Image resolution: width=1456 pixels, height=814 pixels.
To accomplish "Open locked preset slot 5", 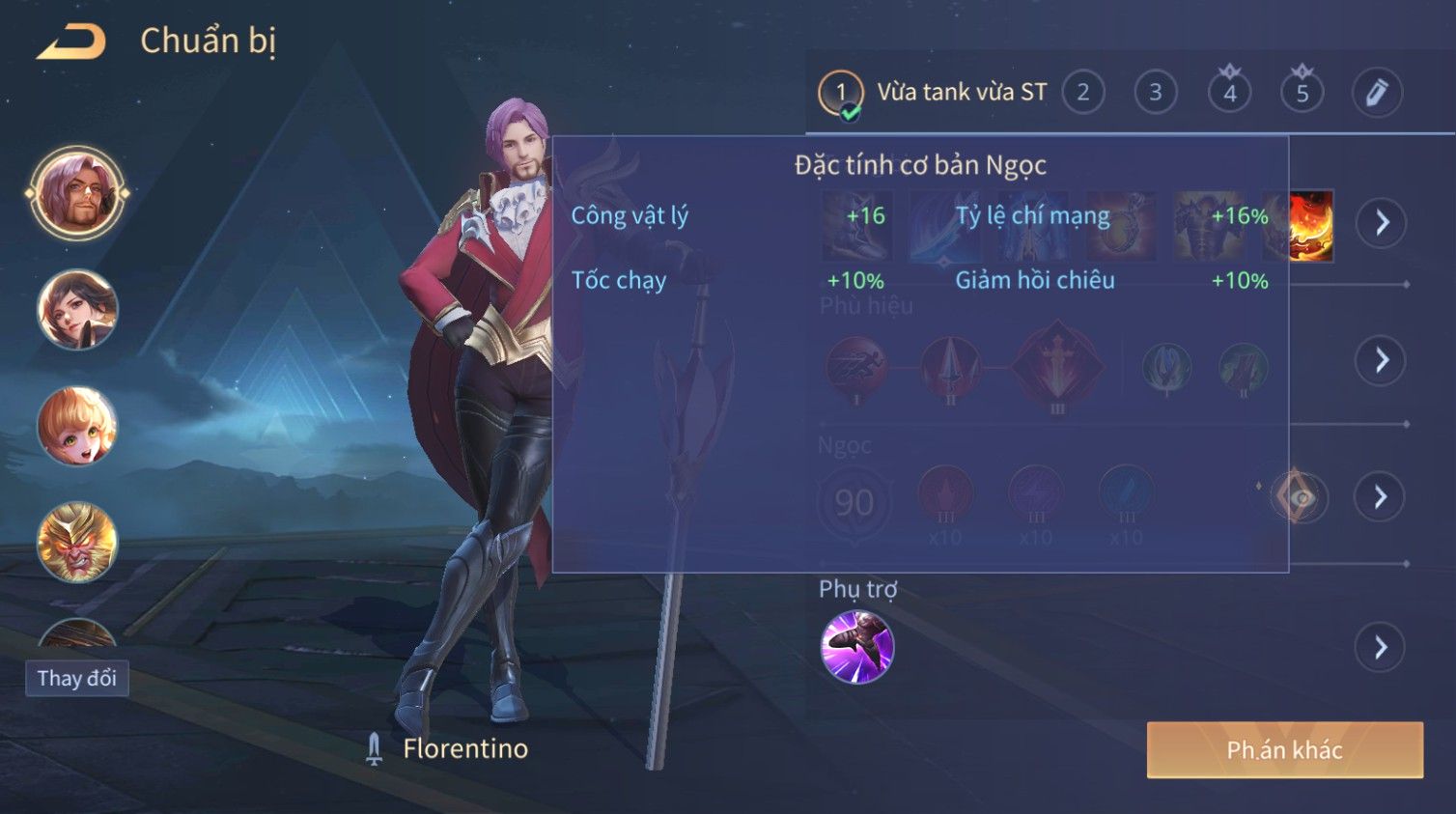I will coord(1302,93).
